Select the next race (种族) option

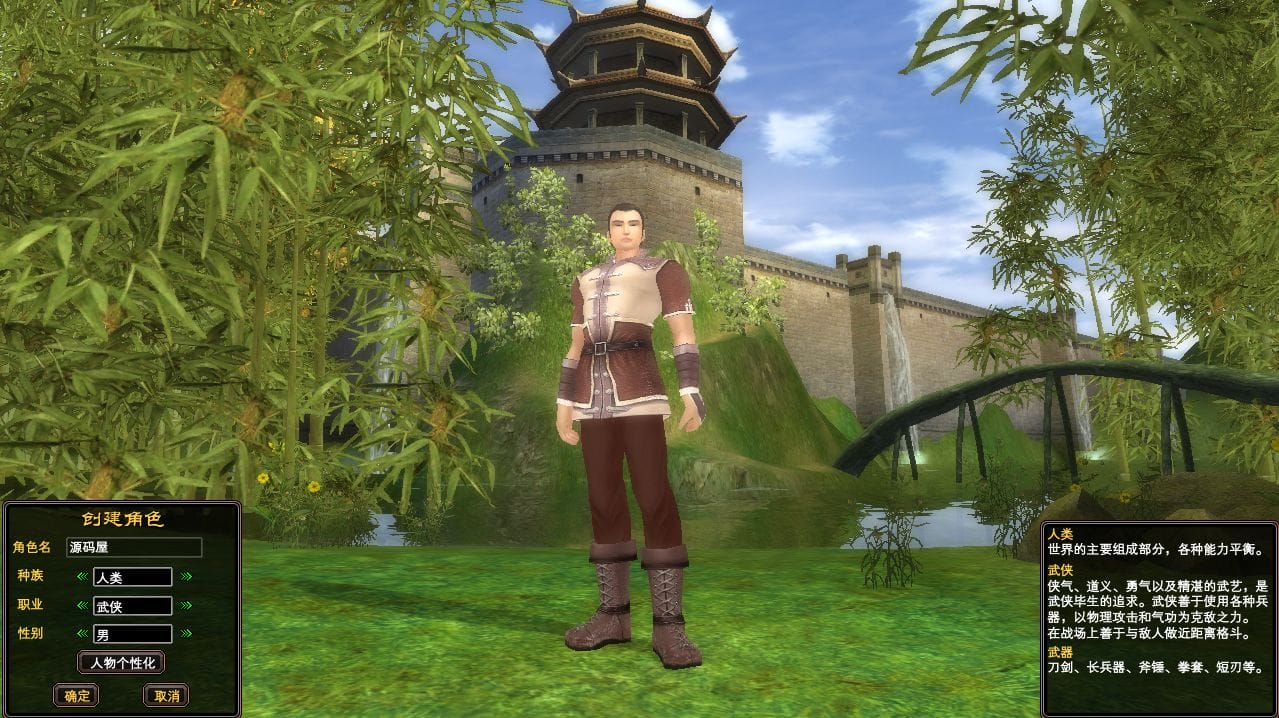click(186, 576)
